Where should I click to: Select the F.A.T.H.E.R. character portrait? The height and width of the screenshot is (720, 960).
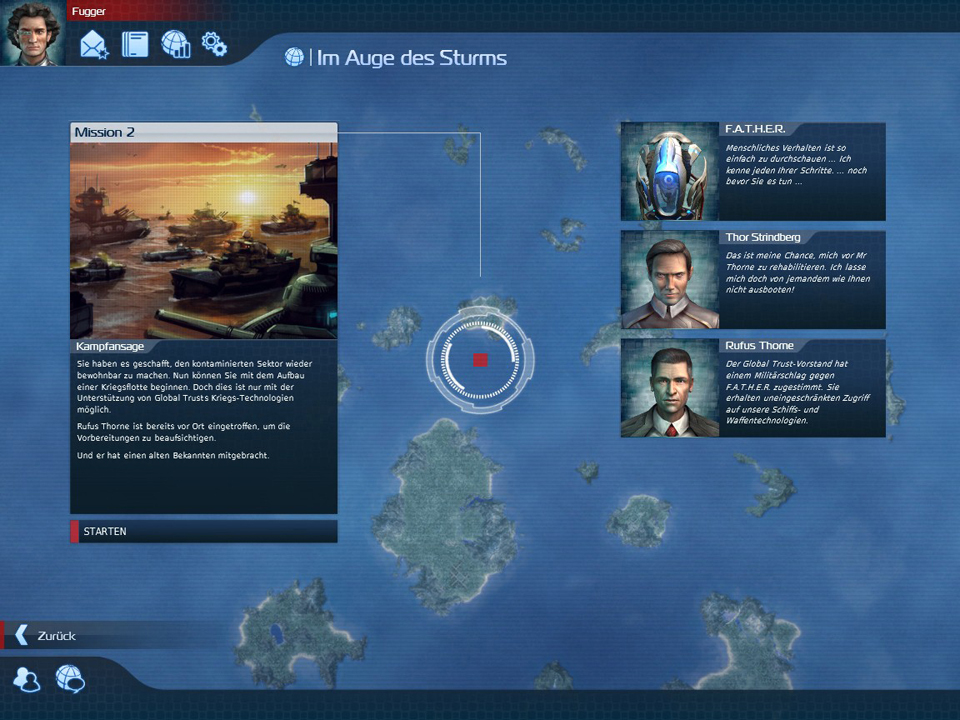(x=670, y=172)
